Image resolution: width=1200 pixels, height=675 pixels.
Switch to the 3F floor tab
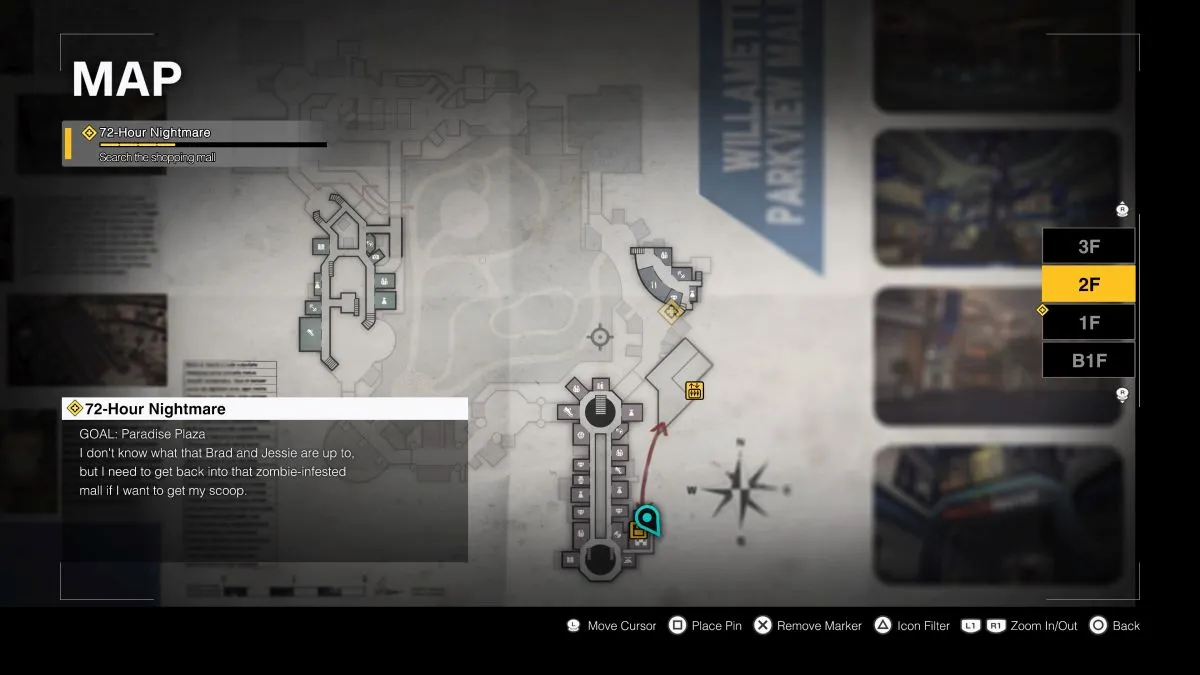(1088, 246)
